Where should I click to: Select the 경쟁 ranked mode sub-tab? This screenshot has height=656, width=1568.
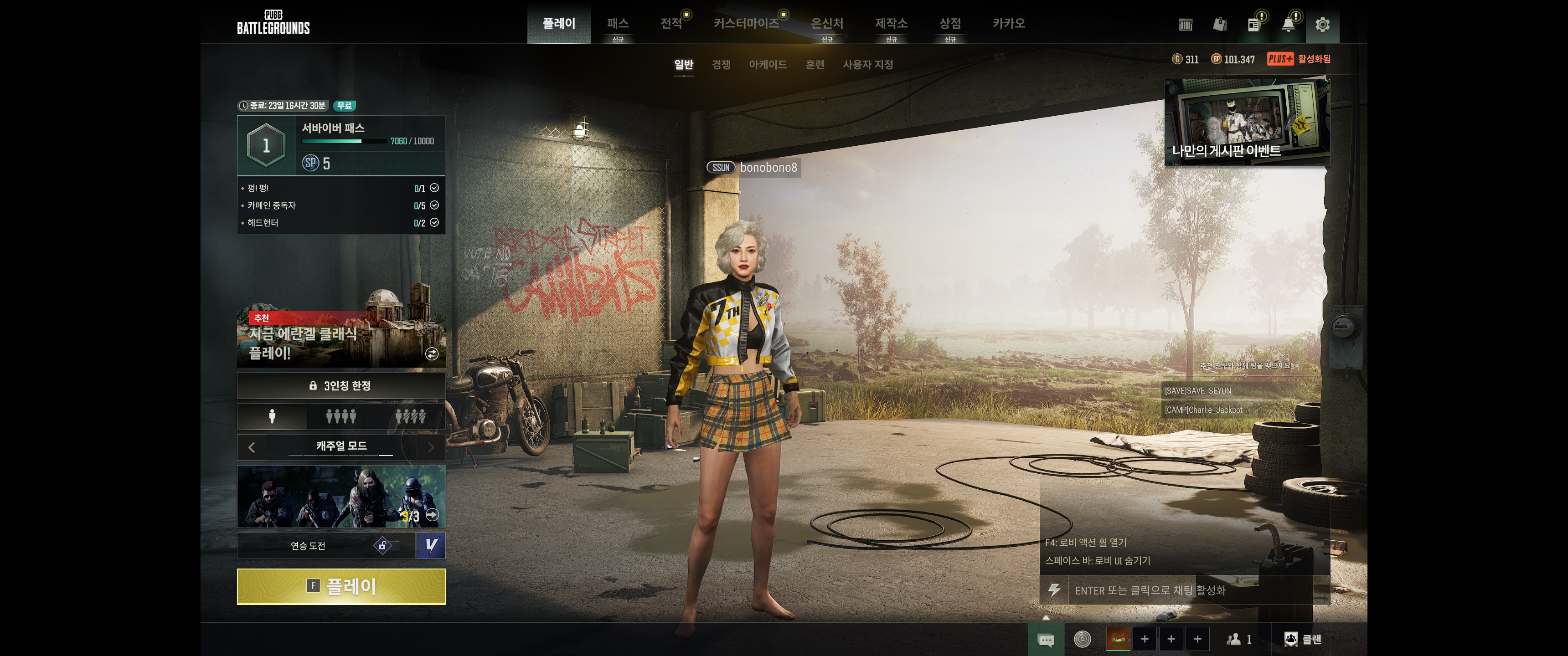tap(721, 65)
